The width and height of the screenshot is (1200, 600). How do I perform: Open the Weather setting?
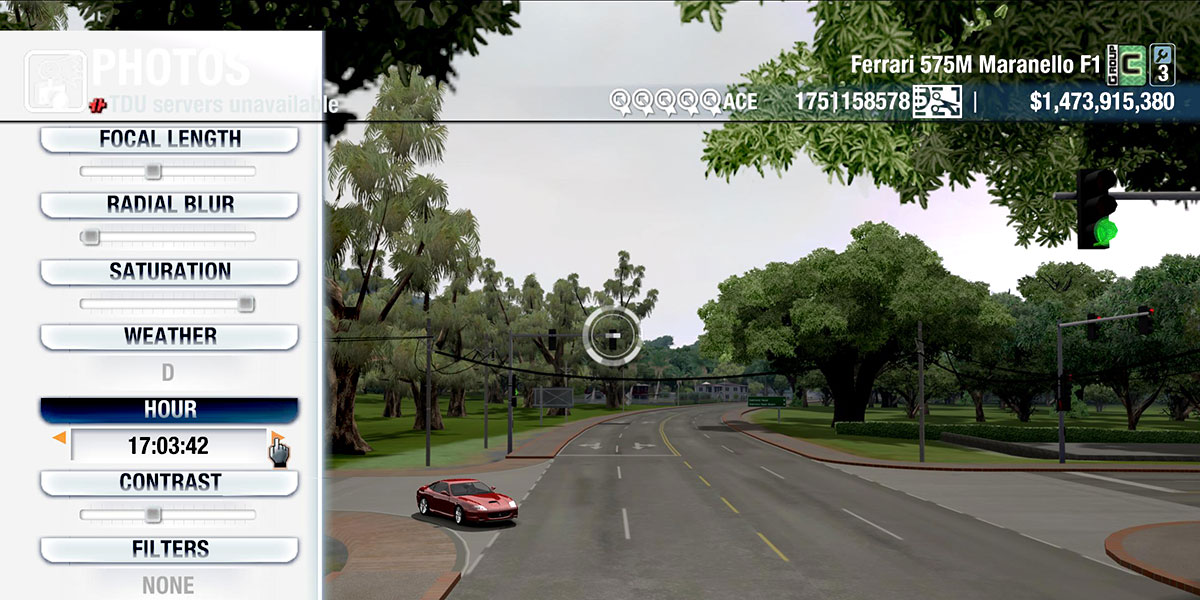coord(169,336)
